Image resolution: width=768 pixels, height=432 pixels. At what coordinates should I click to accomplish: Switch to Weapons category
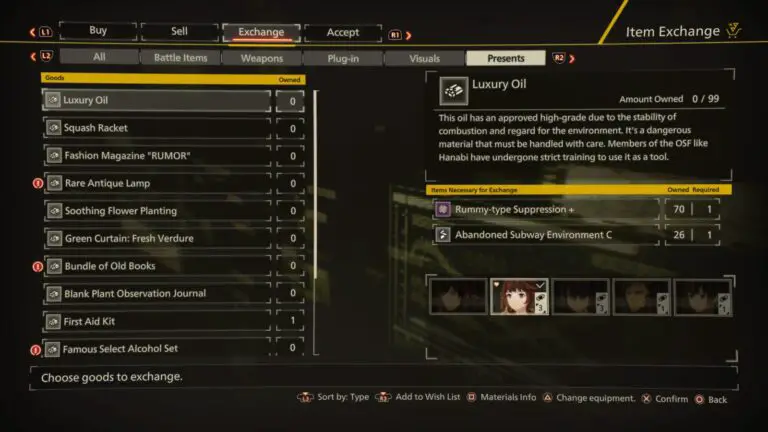click(262, 58)
